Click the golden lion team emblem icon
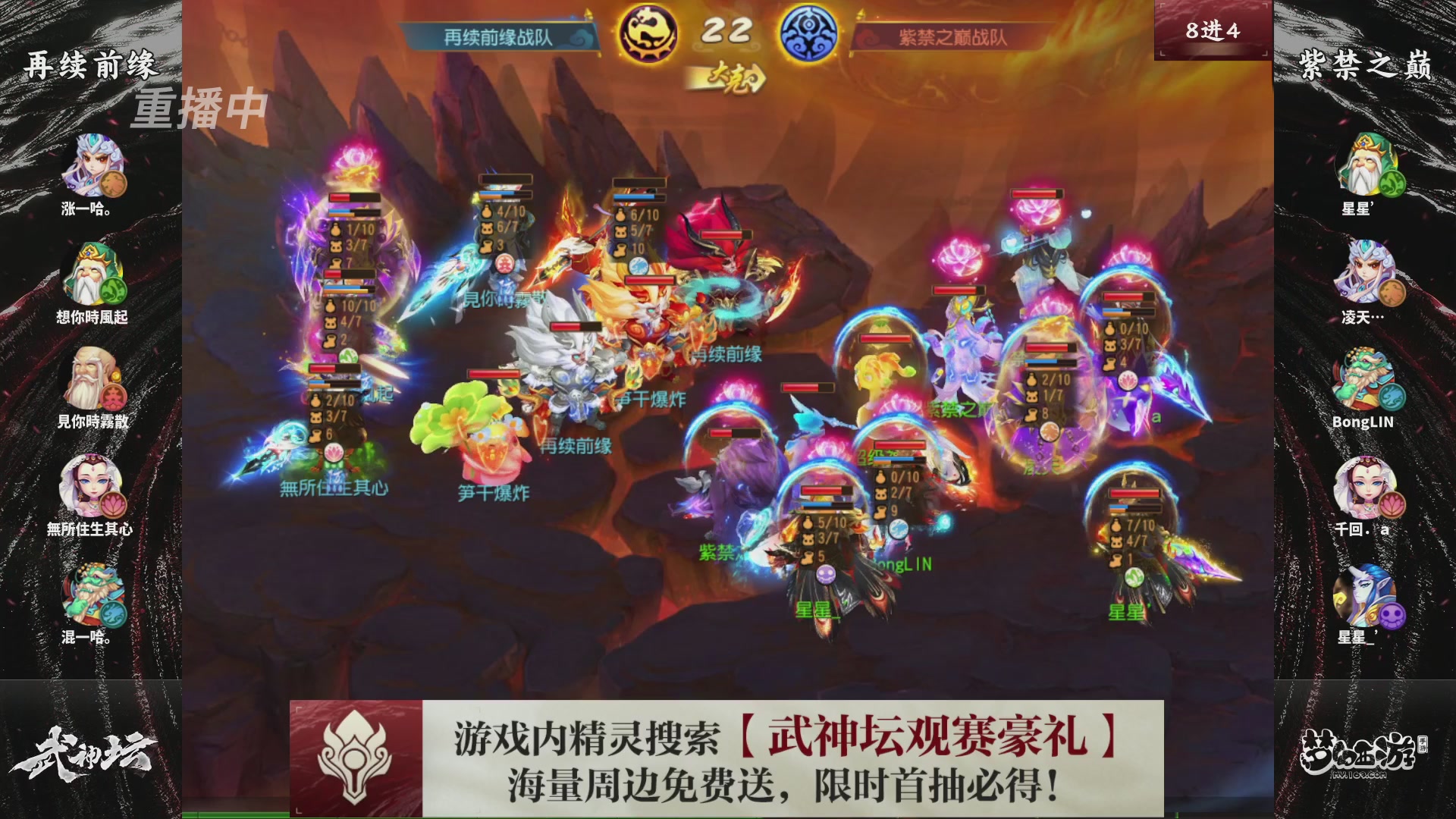Image resolution: width=1456 pixels, height=819 pixels. coord(645,33)
